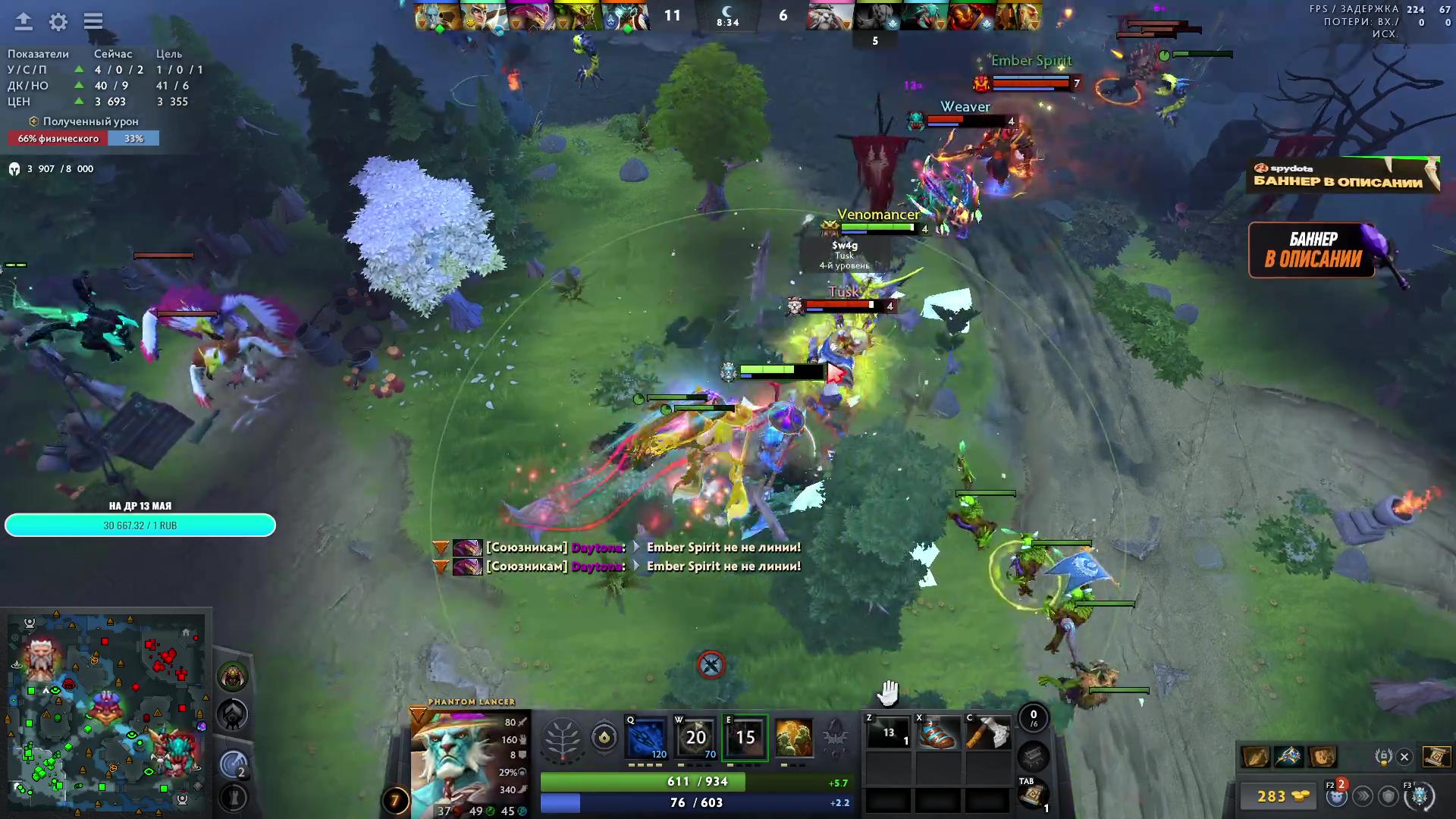Activate Spirit Lance ability on Q
Image resolution: width=1456 pixels, height=819 pixels.
point(647,736)
